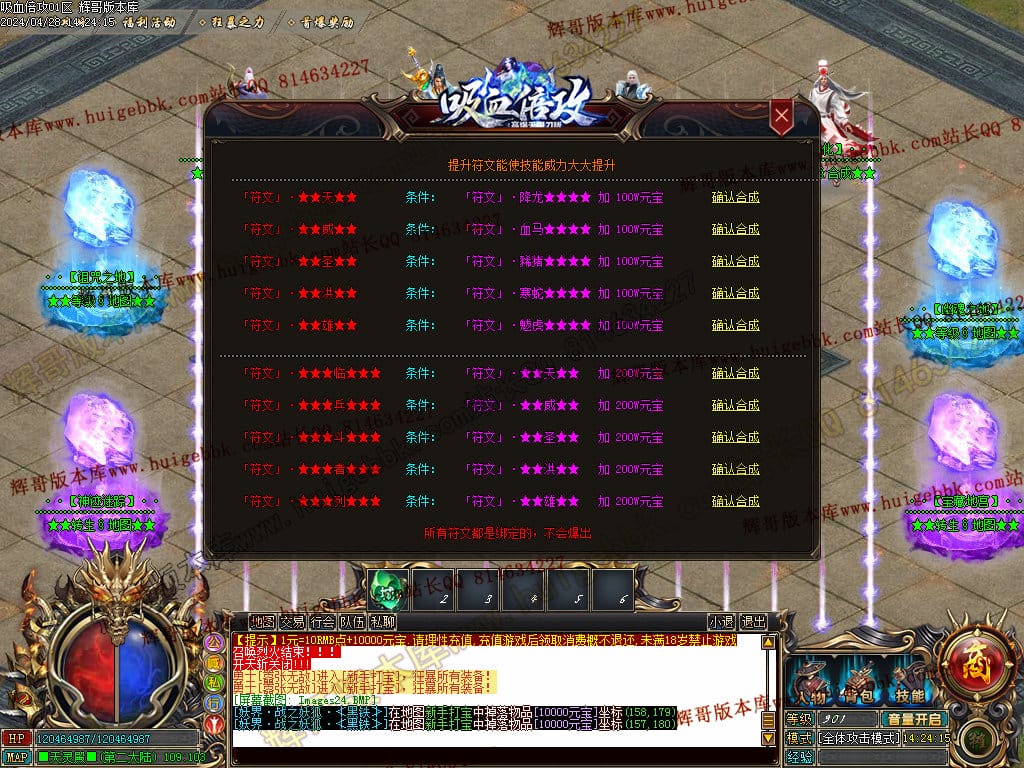Confirm synthesis for the ★★★列★★★ rune
The image size is (1024, 768).
coord(735,501)
